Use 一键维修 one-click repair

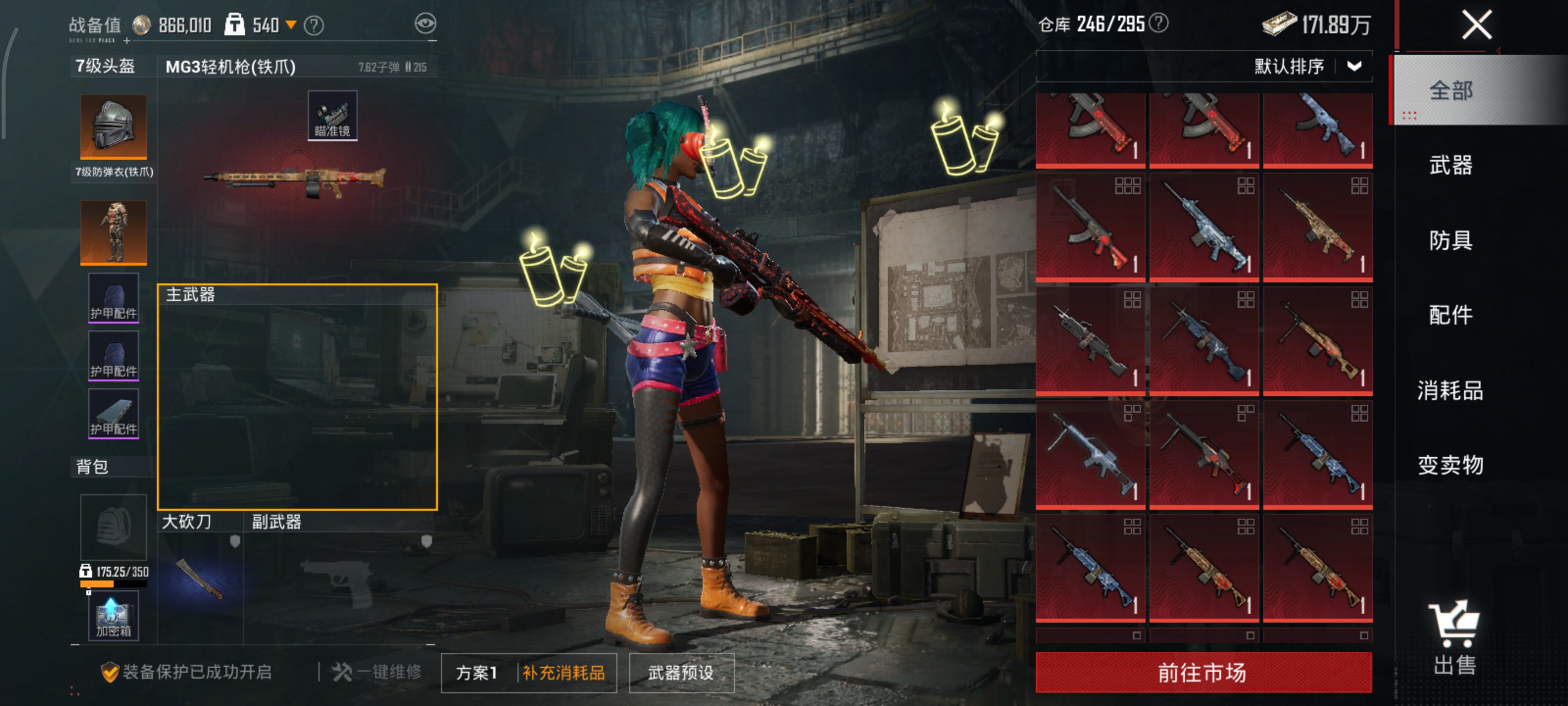377,672
